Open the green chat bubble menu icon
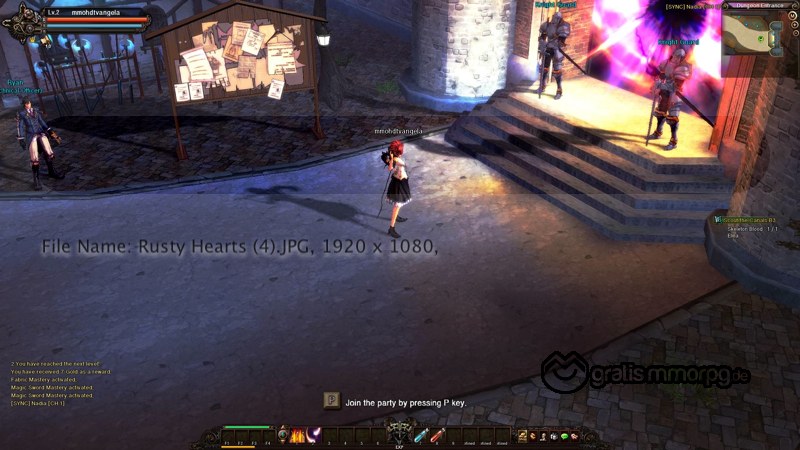800x450 pixels. point(564,436)
